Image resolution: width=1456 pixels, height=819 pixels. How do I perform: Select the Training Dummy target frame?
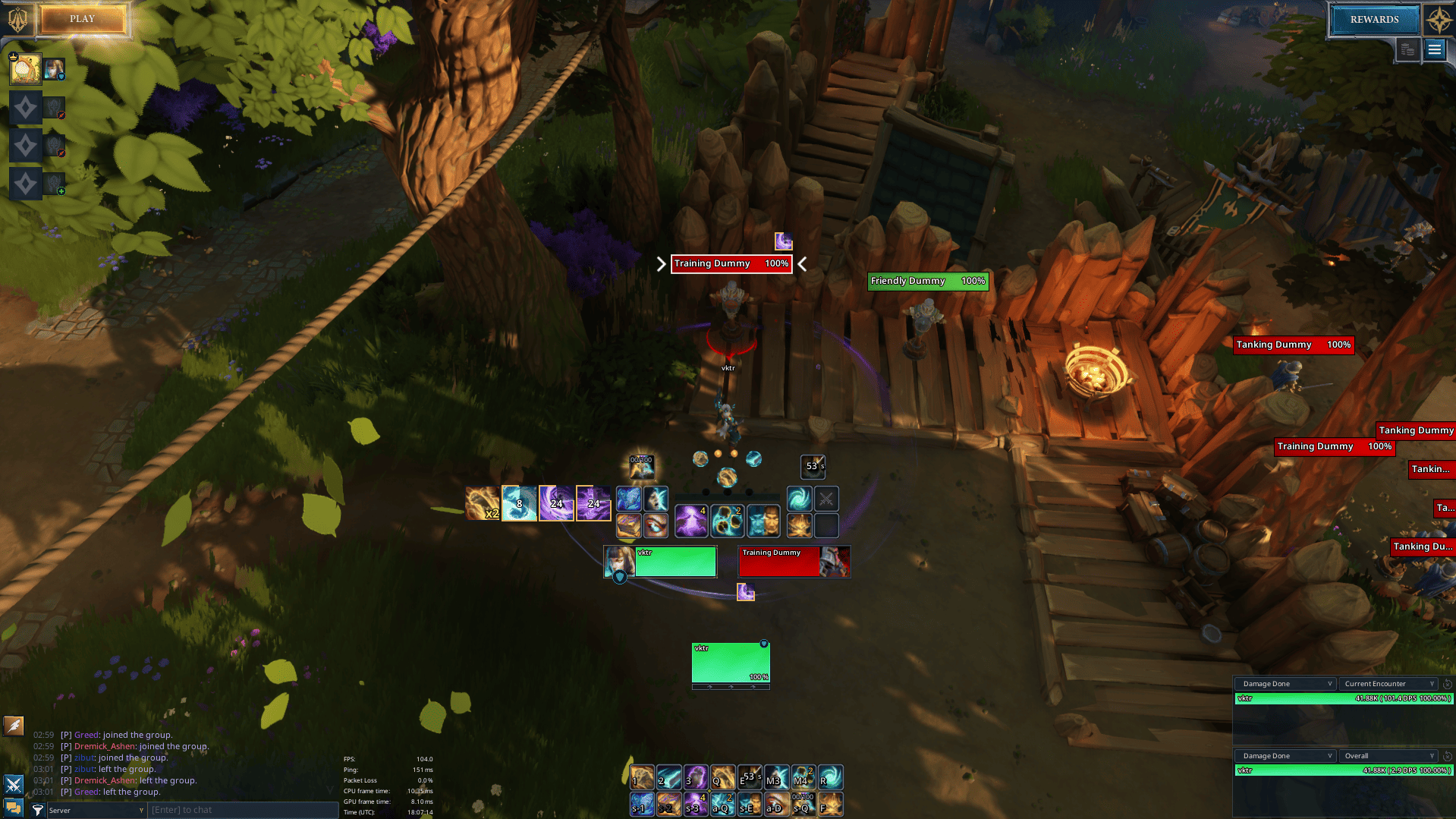(x=794, y=562)
